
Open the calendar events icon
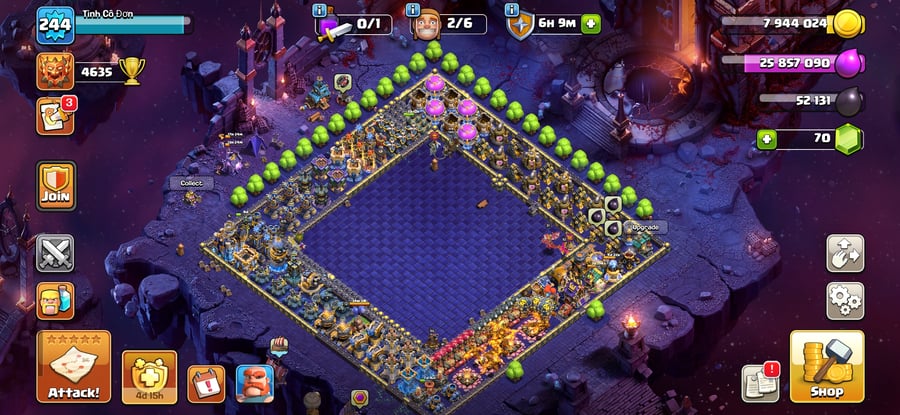[206, 383]
